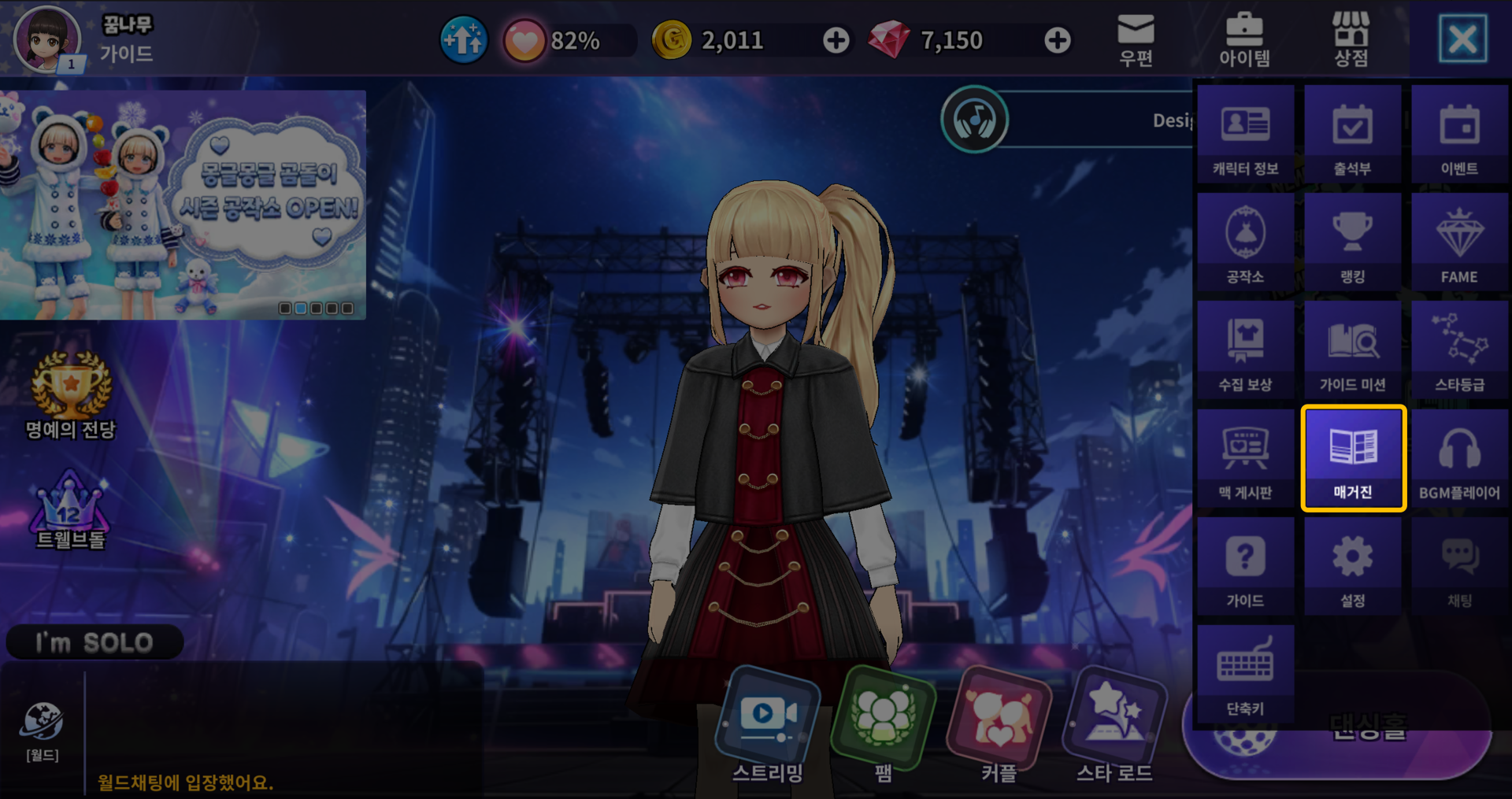Open 설정 gear settings
This screenshot has height=799, width=1512.
coord(1352,567)
